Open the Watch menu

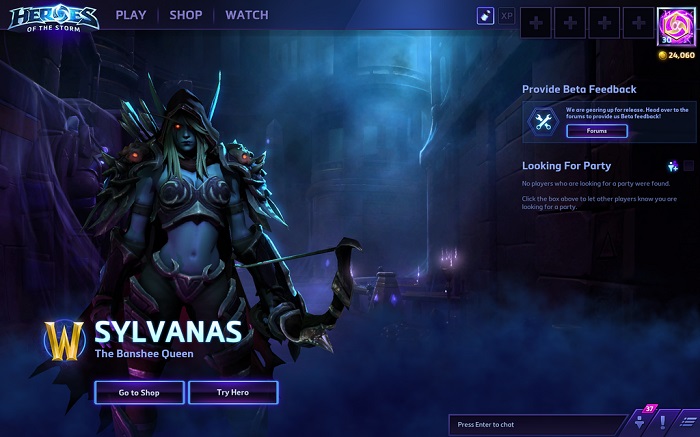click(x=246, y=15)
